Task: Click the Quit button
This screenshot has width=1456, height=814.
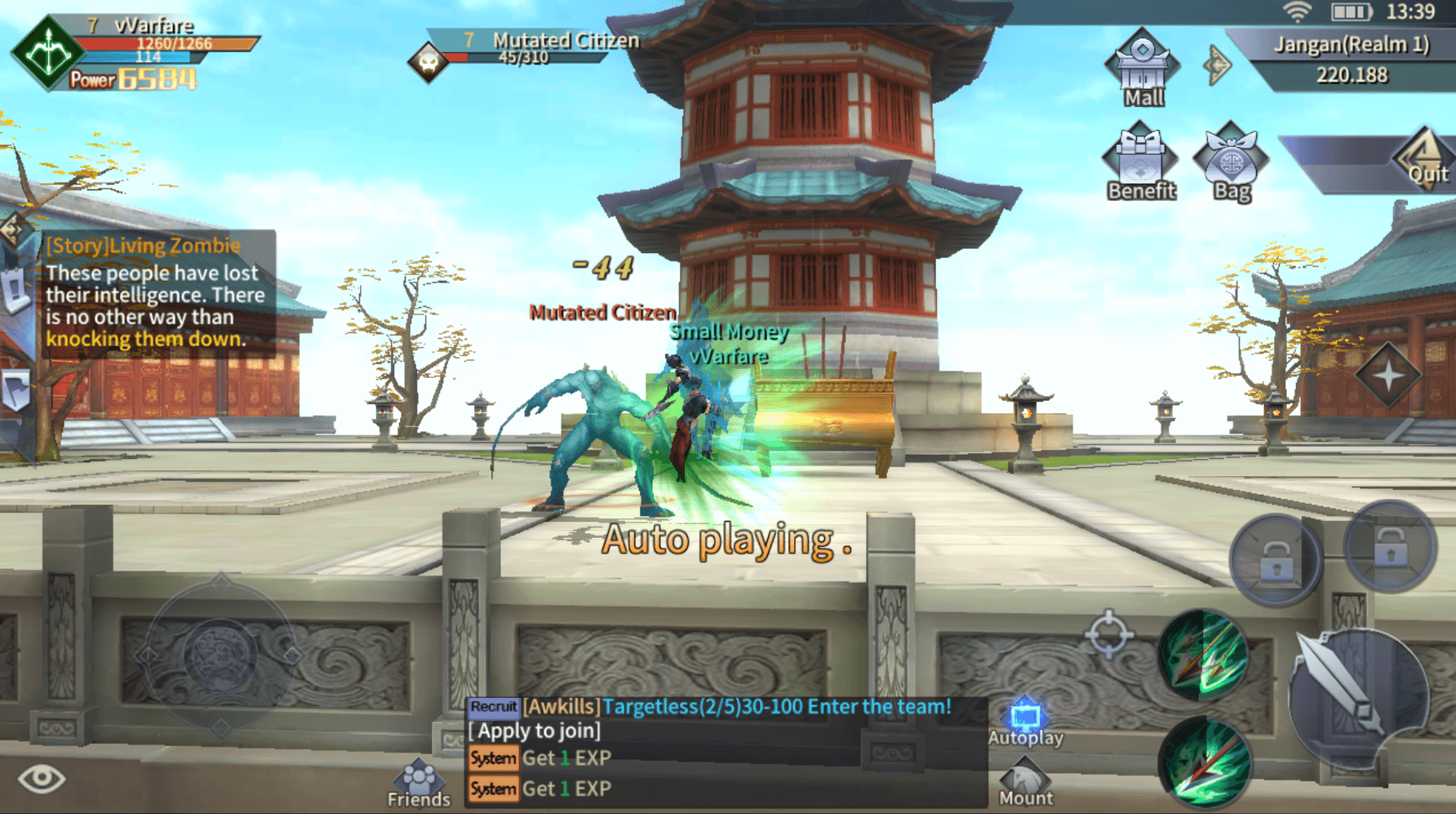Action: pyautogui.click(x=1424, y=161)
